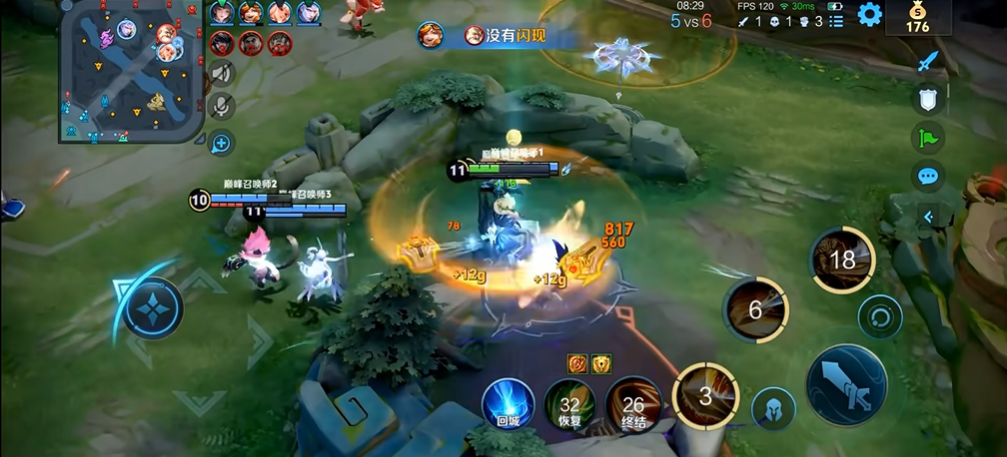The height and width of the screenshot is (457, 1007).
Task: Trigger the skill showing 6 second cooldown
Action: coord(756,310)
